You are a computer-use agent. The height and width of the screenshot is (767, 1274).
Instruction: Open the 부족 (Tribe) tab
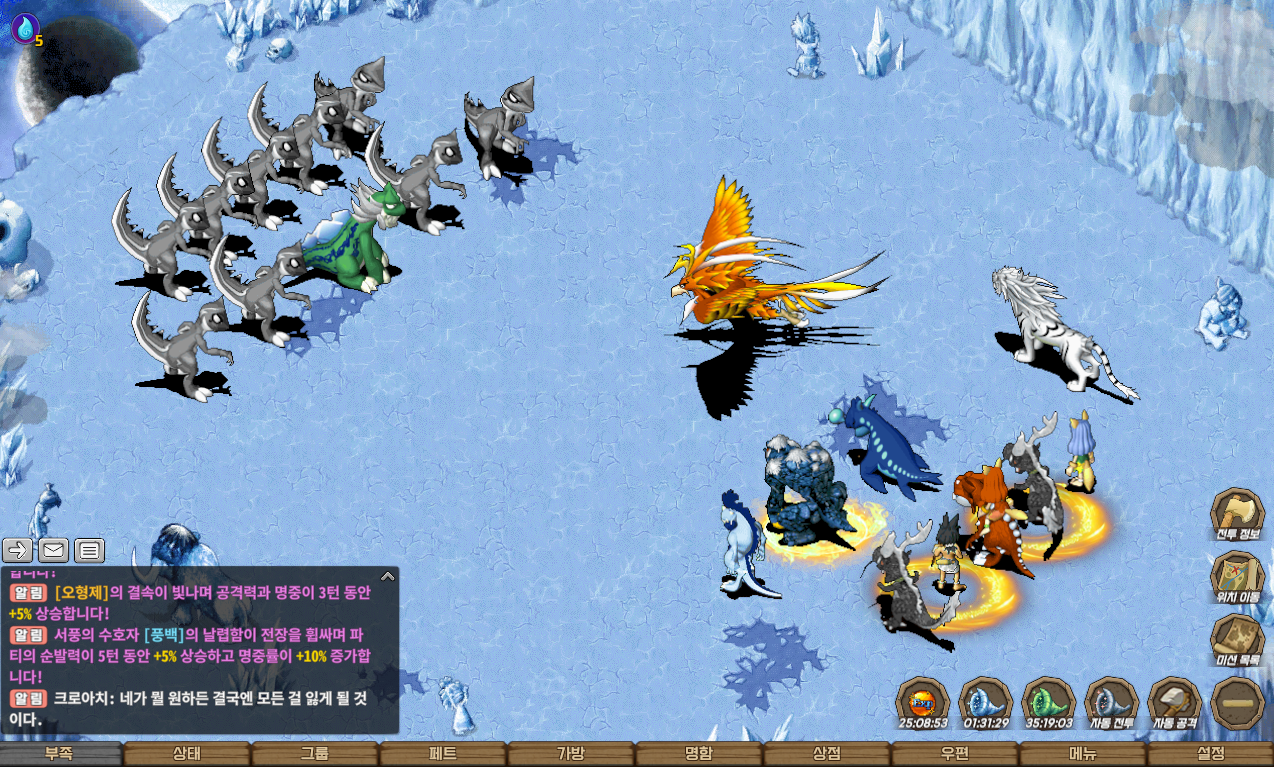[60, 754]
